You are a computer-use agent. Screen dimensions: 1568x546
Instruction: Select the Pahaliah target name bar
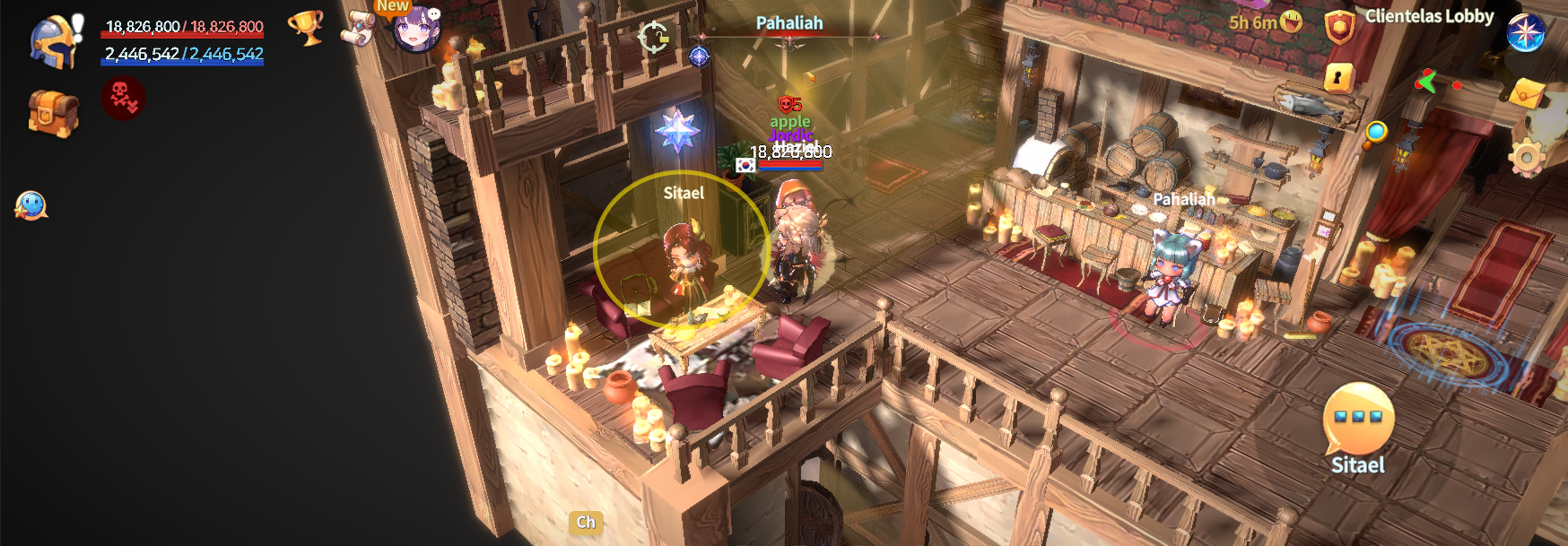coord(789,24)
